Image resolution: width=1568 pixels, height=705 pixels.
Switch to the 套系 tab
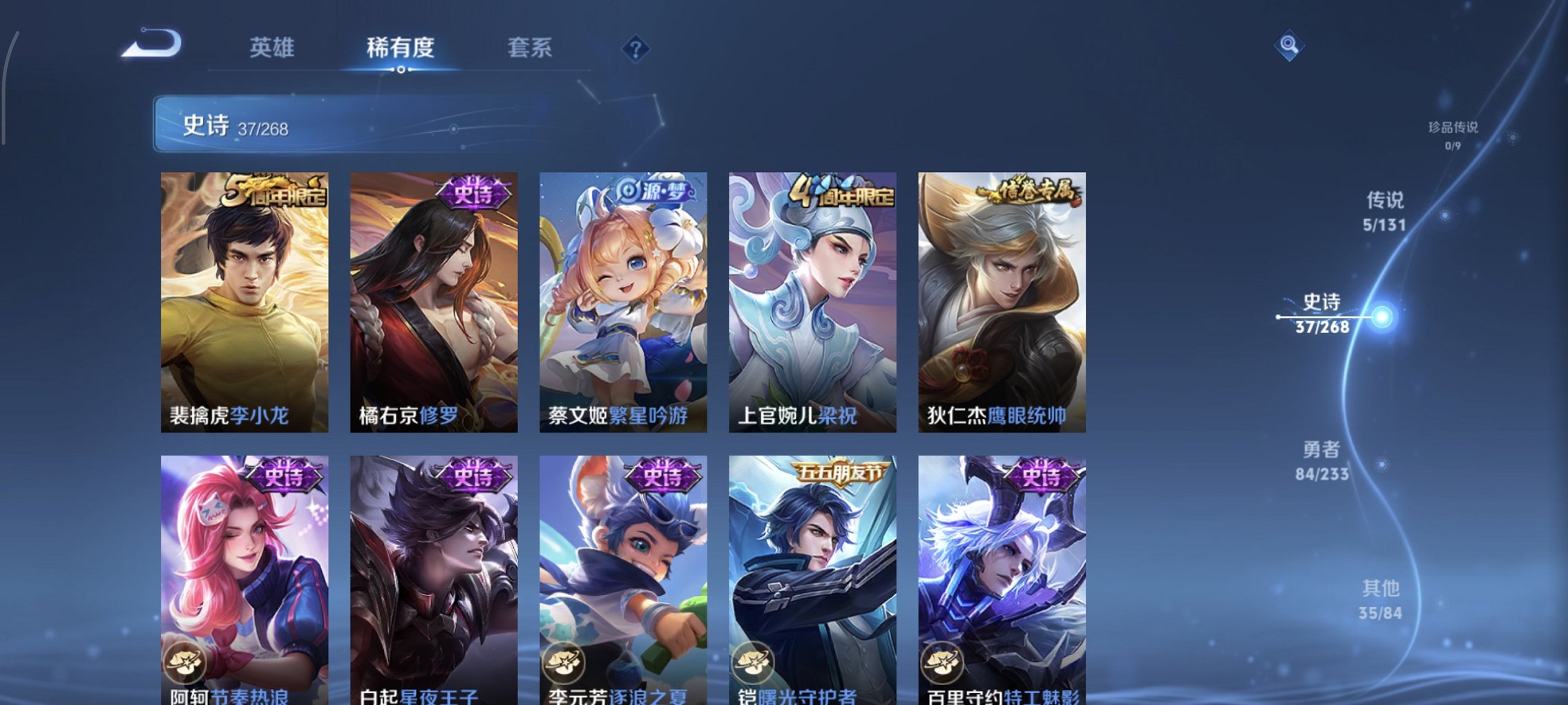coord(530,48)
